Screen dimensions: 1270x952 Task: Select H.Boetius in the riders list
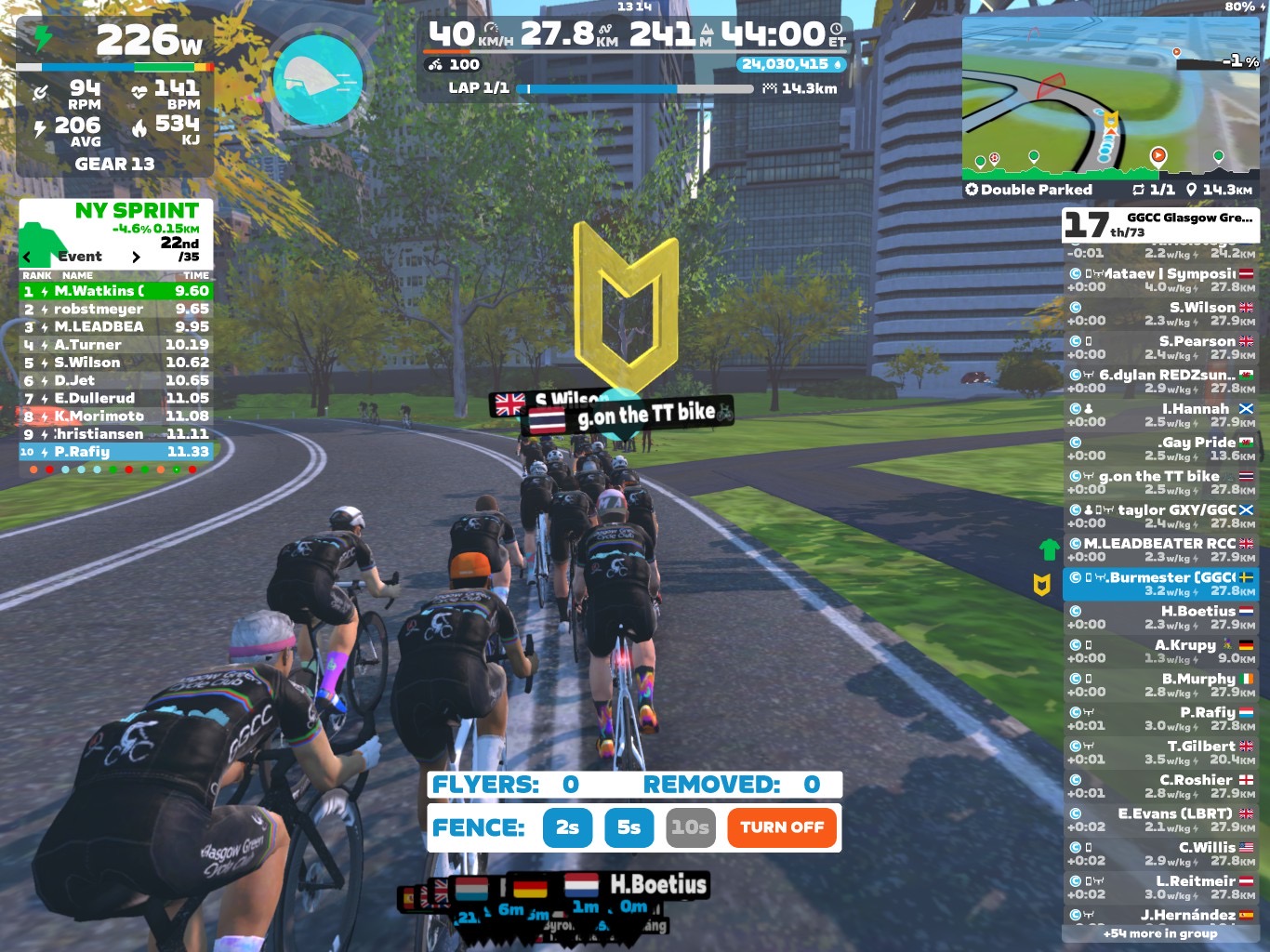click(1160, 617)
